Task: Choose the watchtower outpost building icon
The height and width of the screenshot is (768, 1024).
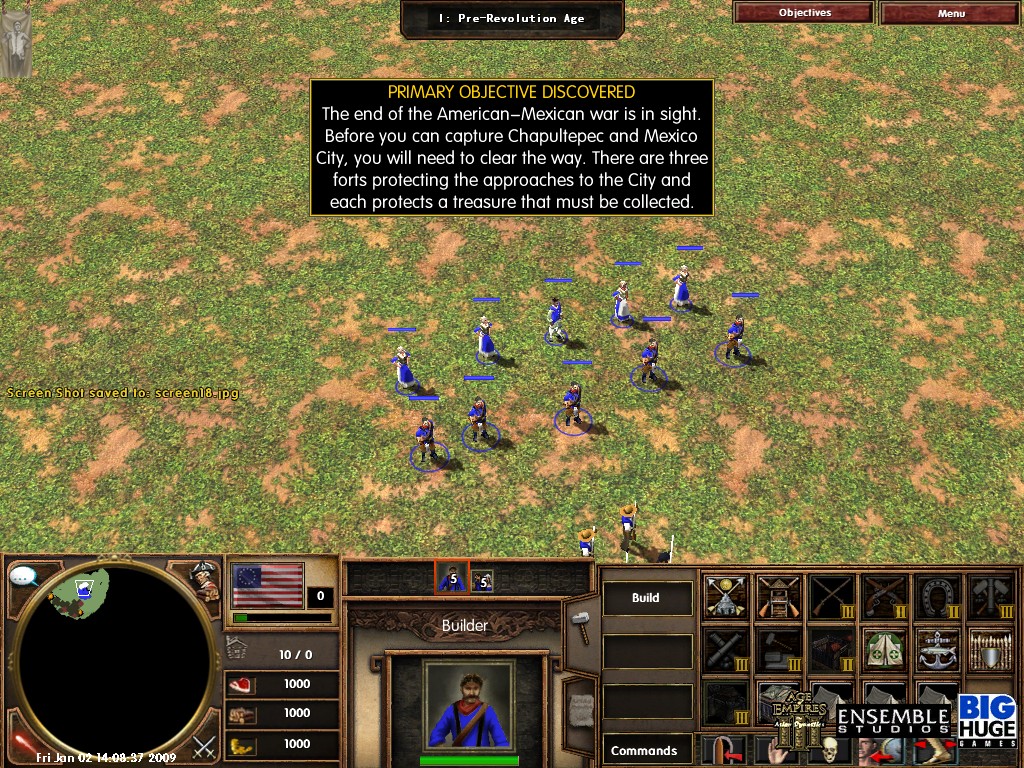Action: (778, 597)
